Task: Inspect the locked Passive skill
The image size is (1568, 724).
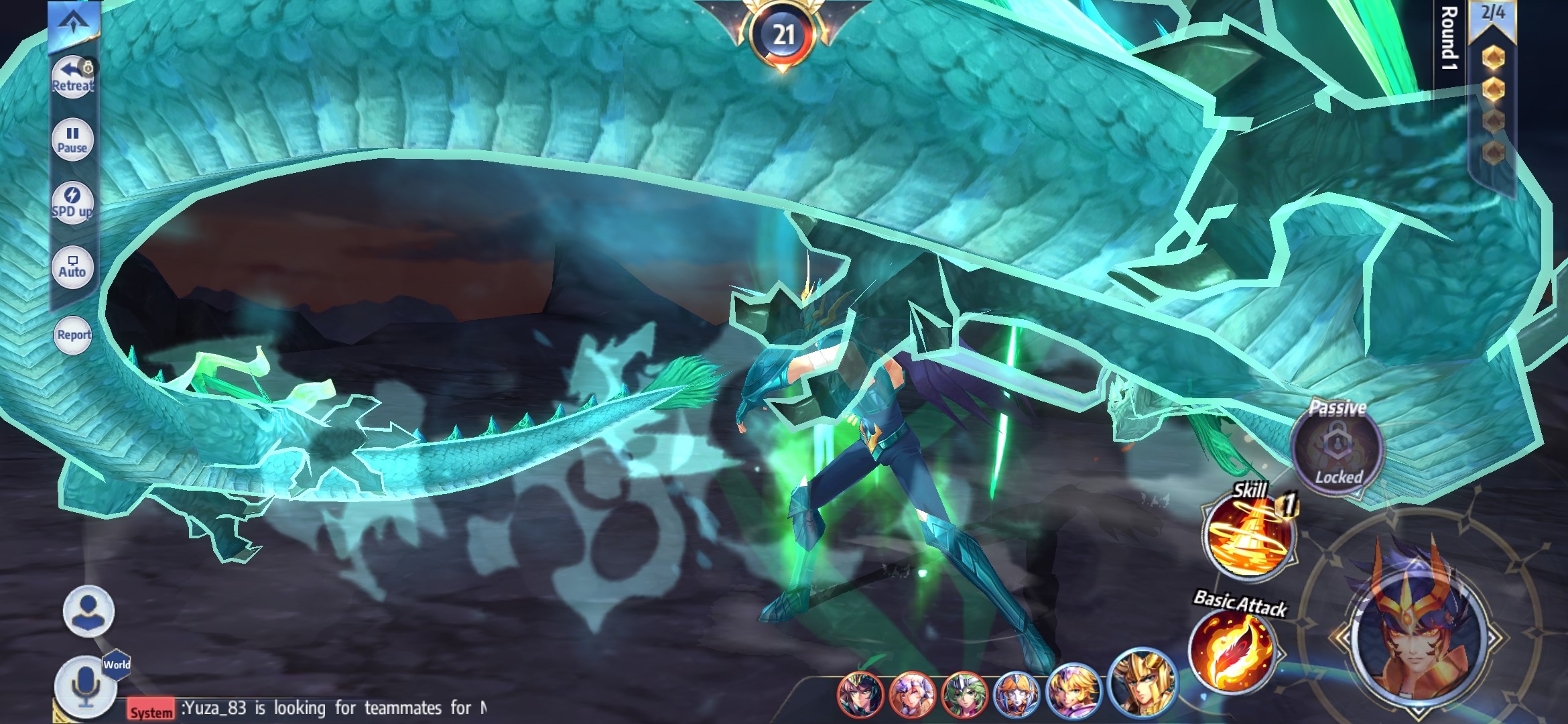Action: click(1337, 446)
